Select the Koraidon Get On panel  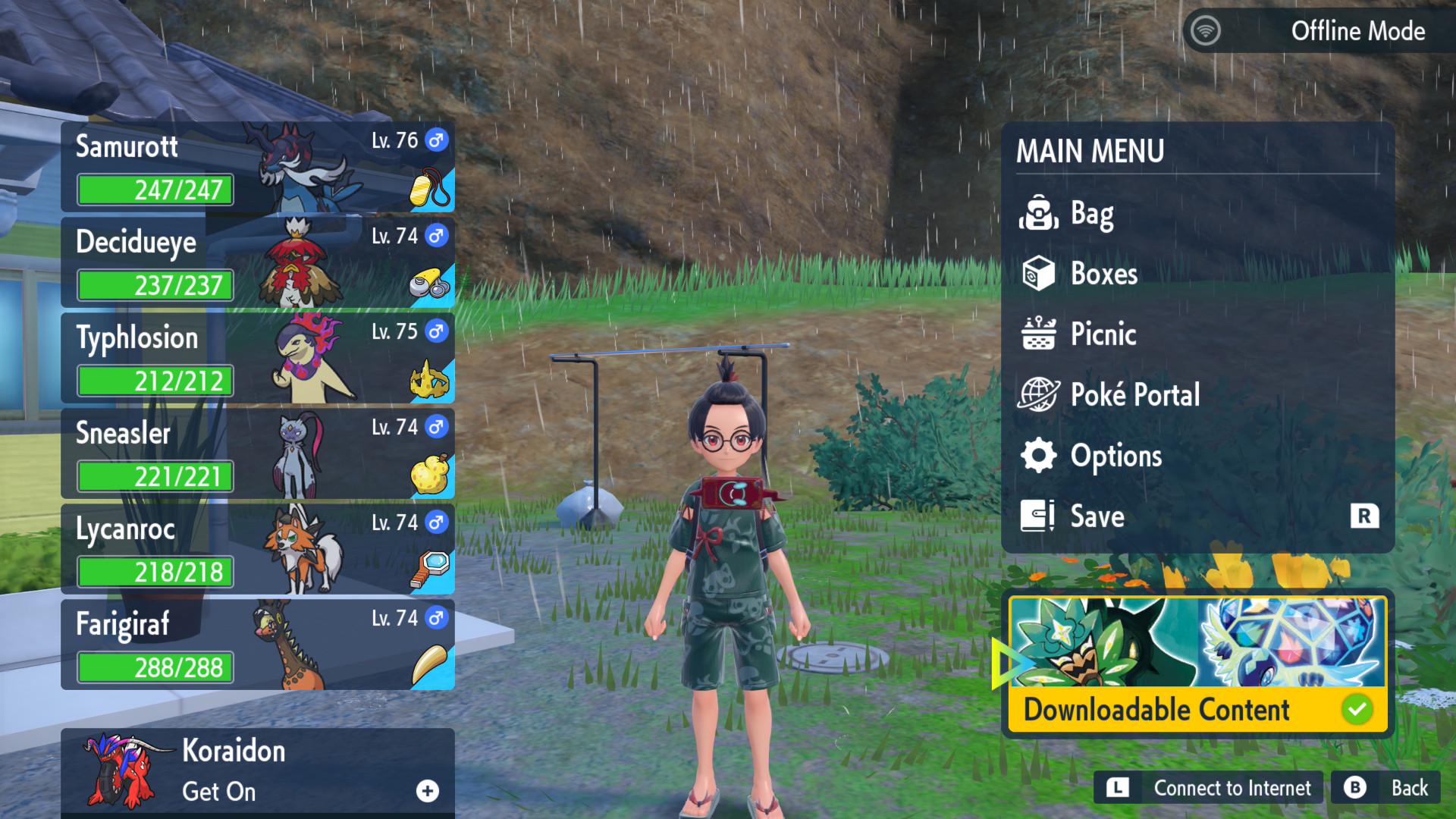tap(258, 771)
